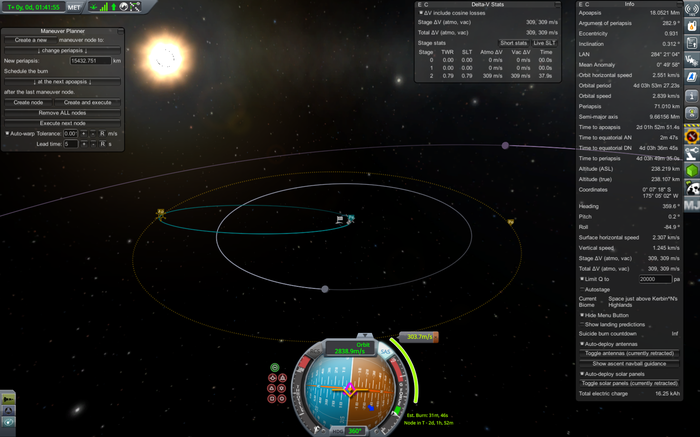This screenshot has width=700, height=437.
Task: Show ascent navball guidance
Action: (x=630, y=363)
